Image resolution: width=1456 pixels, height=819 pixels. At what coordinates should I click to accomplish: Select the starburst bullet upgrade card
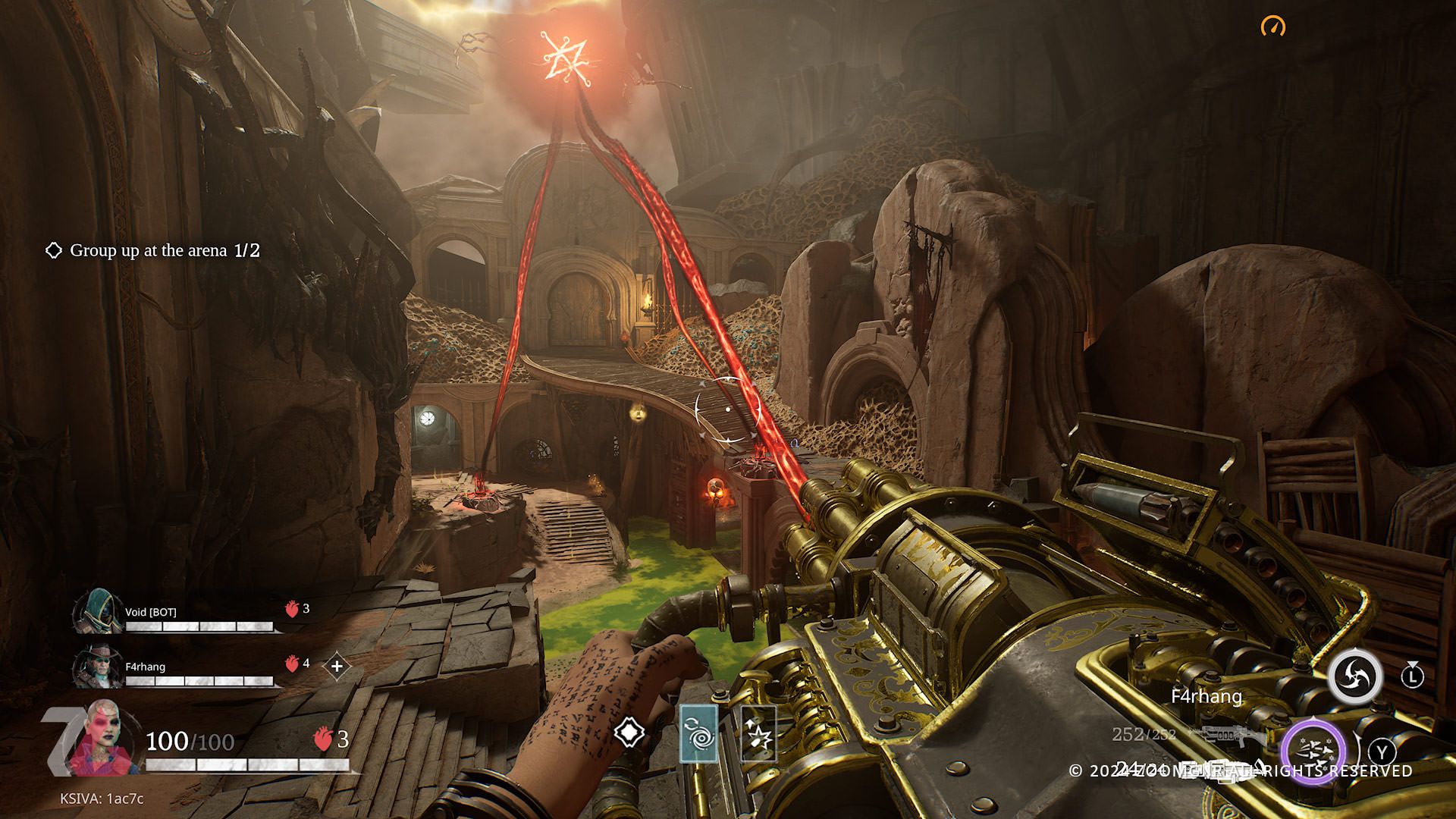pos(758,733)
